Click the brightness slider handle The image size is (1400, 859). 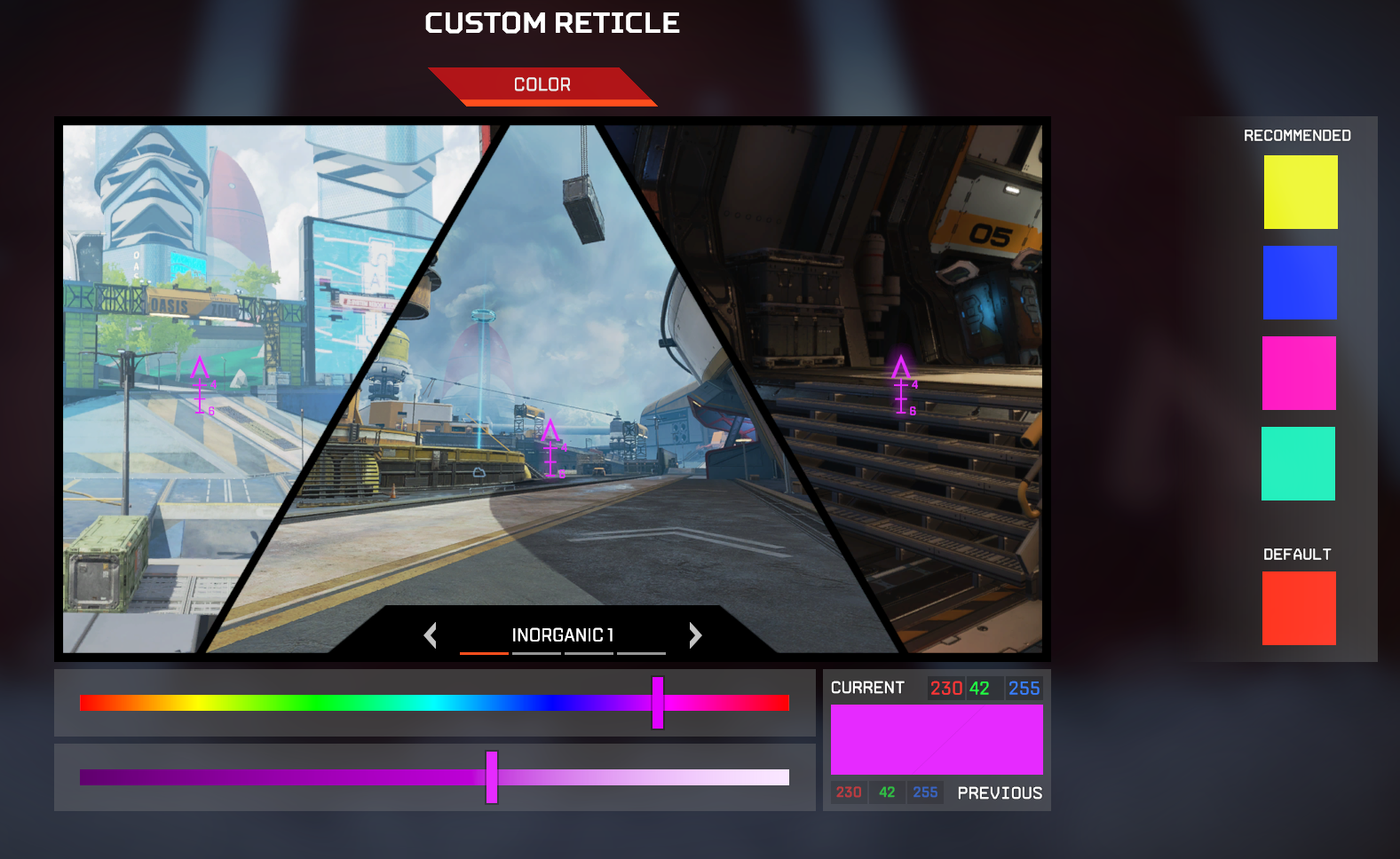point(491,777)
